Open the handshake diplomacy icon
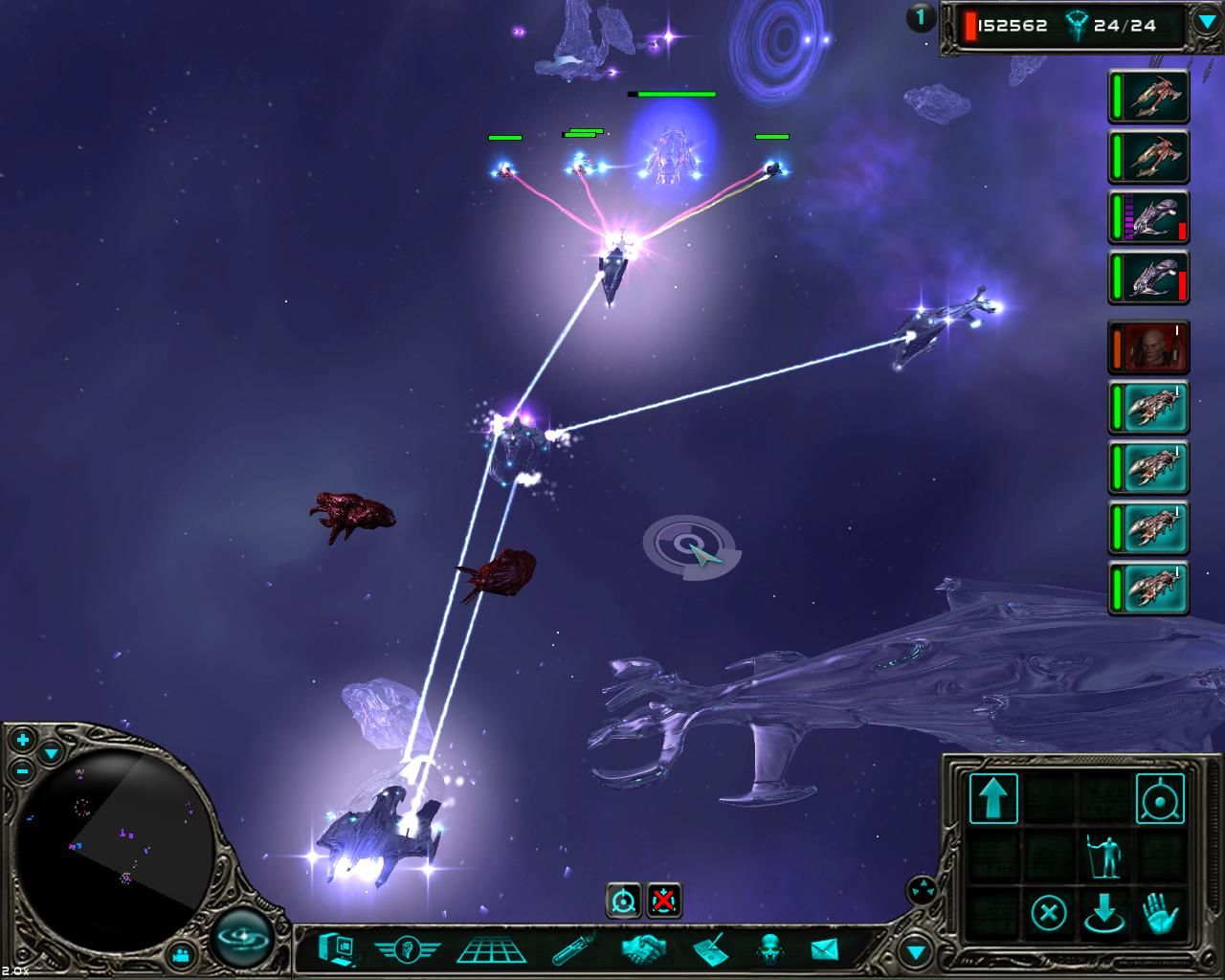 point(643,949)
